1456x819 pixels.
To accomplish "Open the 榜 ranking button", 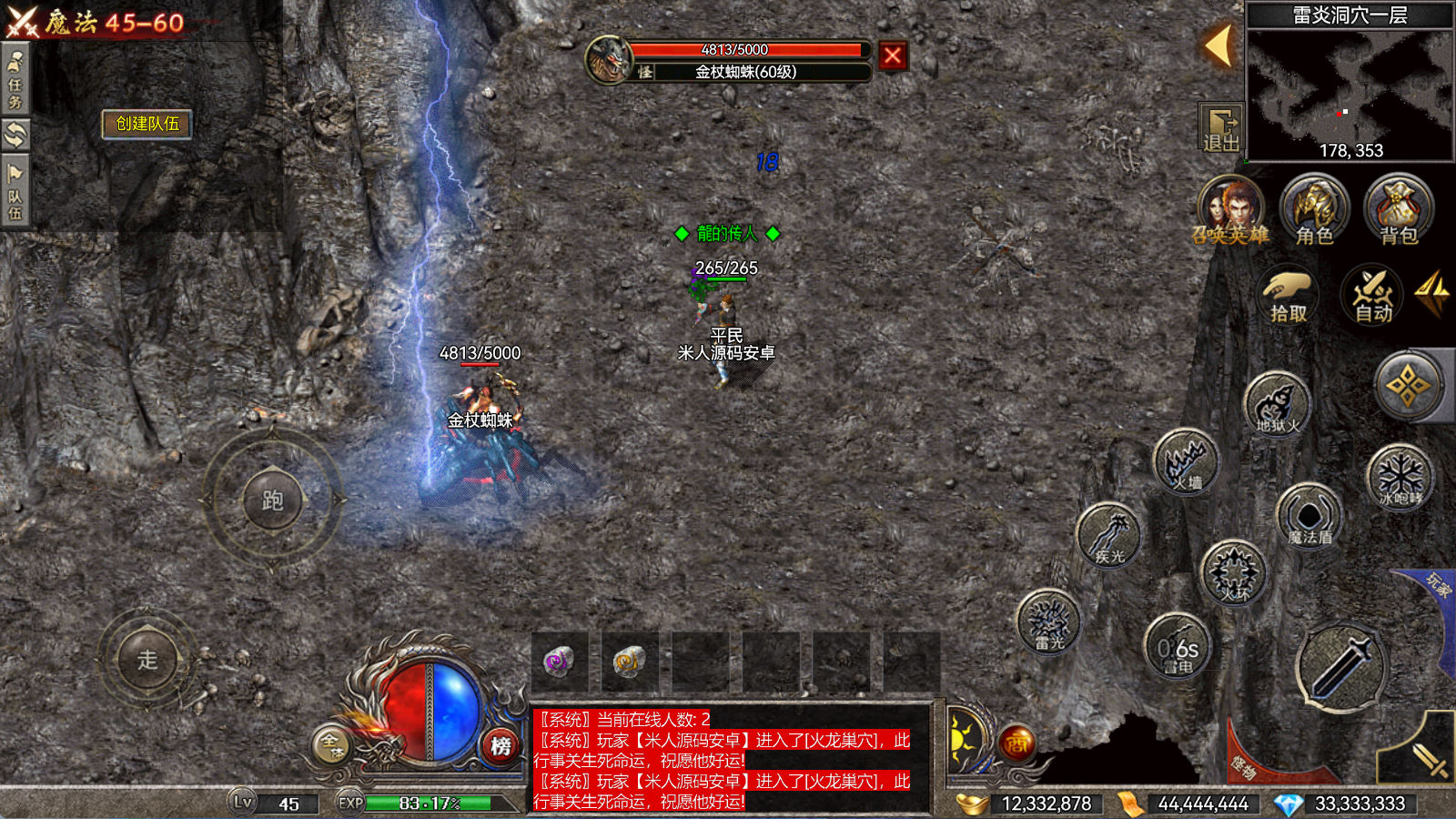I will [500, 746].
